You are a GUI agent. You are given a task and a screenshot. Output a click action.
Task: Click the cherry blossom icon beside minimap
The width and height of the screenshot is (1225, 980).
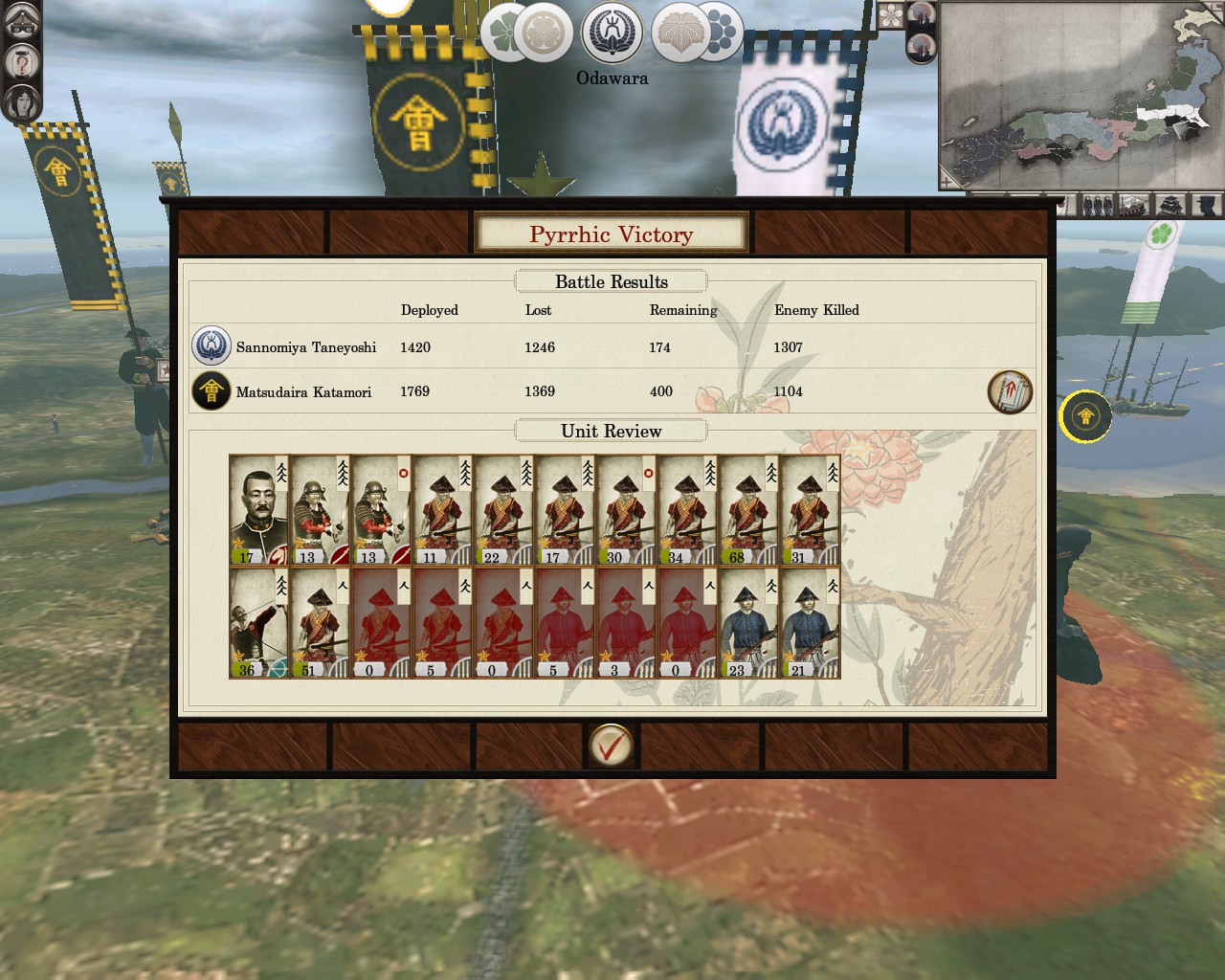click(x=891, y=15)
